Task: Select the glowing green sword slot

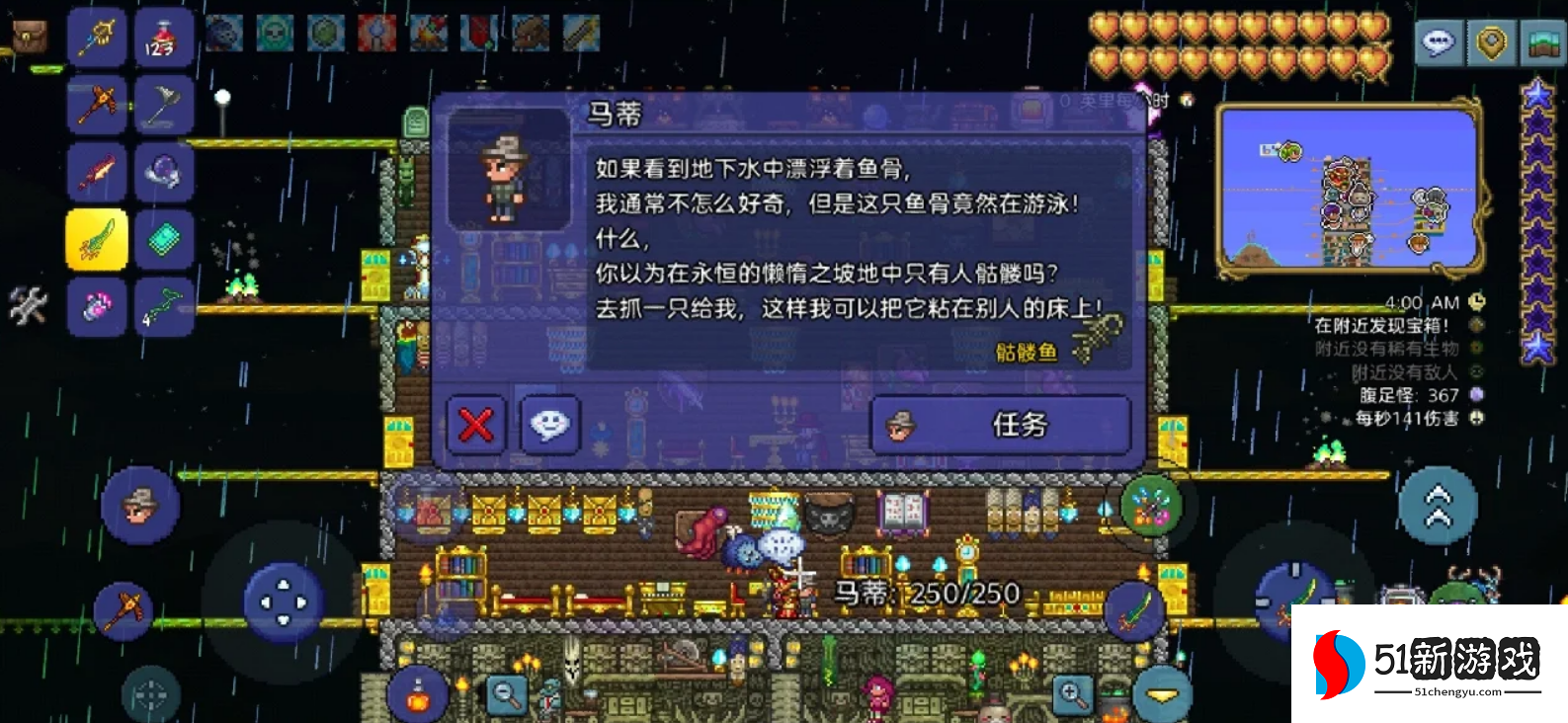Action: coord(97,237)
